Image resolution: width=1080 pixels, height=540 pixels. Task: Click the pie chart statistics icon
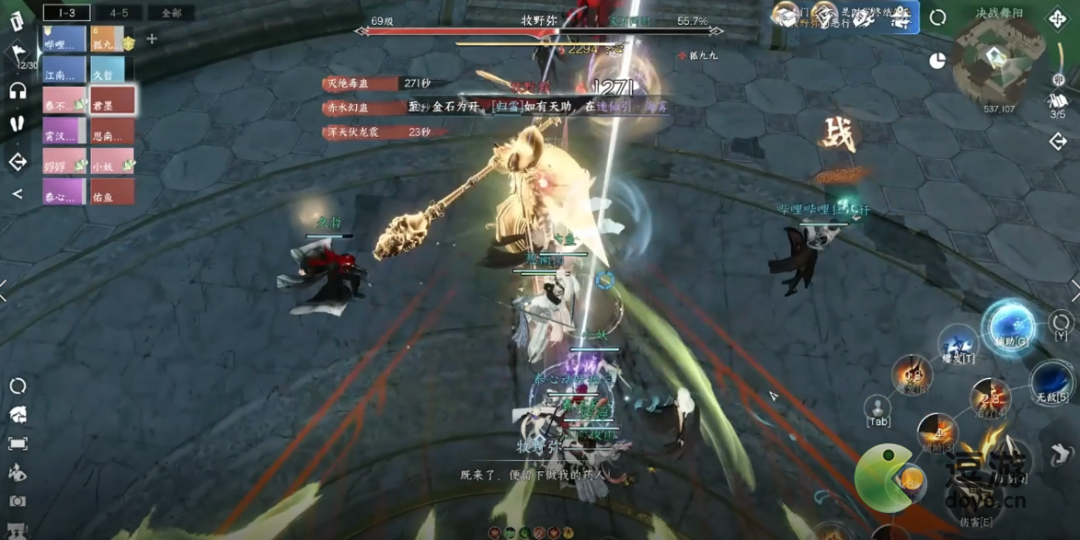click(937, 60)
